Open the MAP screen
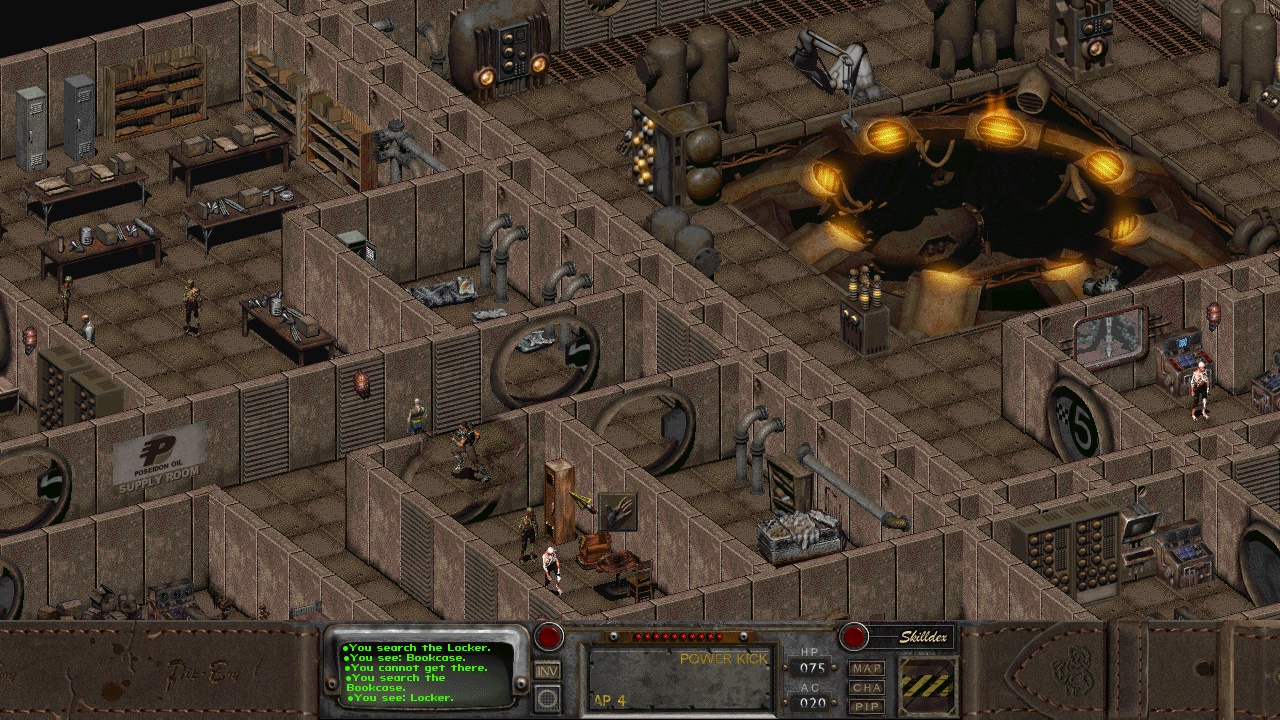The image size is (1280, 720). click(x=866, y=668)
